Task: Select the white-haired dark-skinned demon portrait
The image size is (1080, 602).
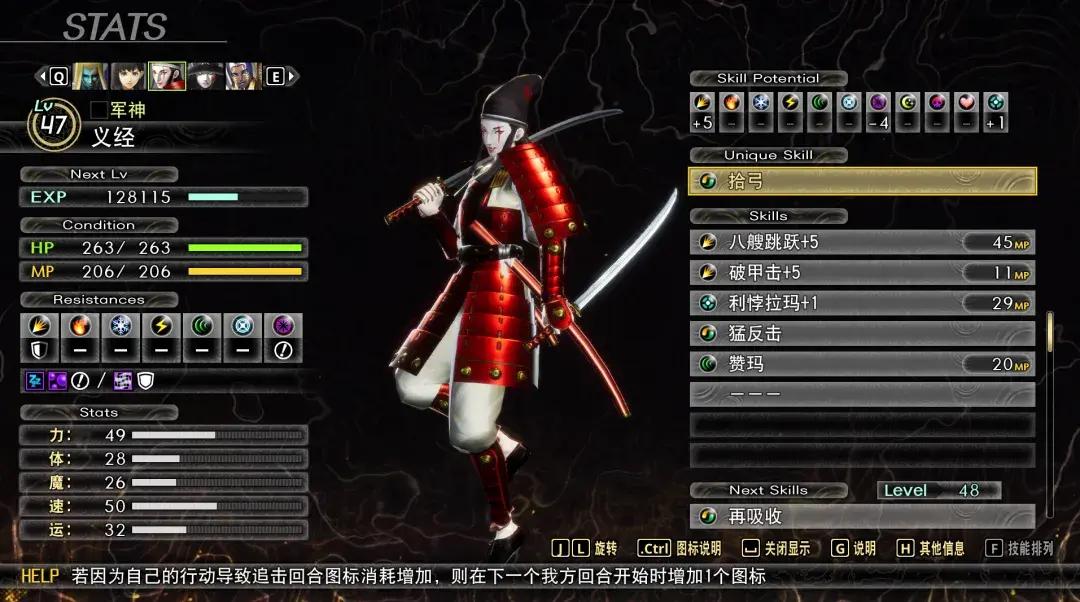Action: click(244, 76)
